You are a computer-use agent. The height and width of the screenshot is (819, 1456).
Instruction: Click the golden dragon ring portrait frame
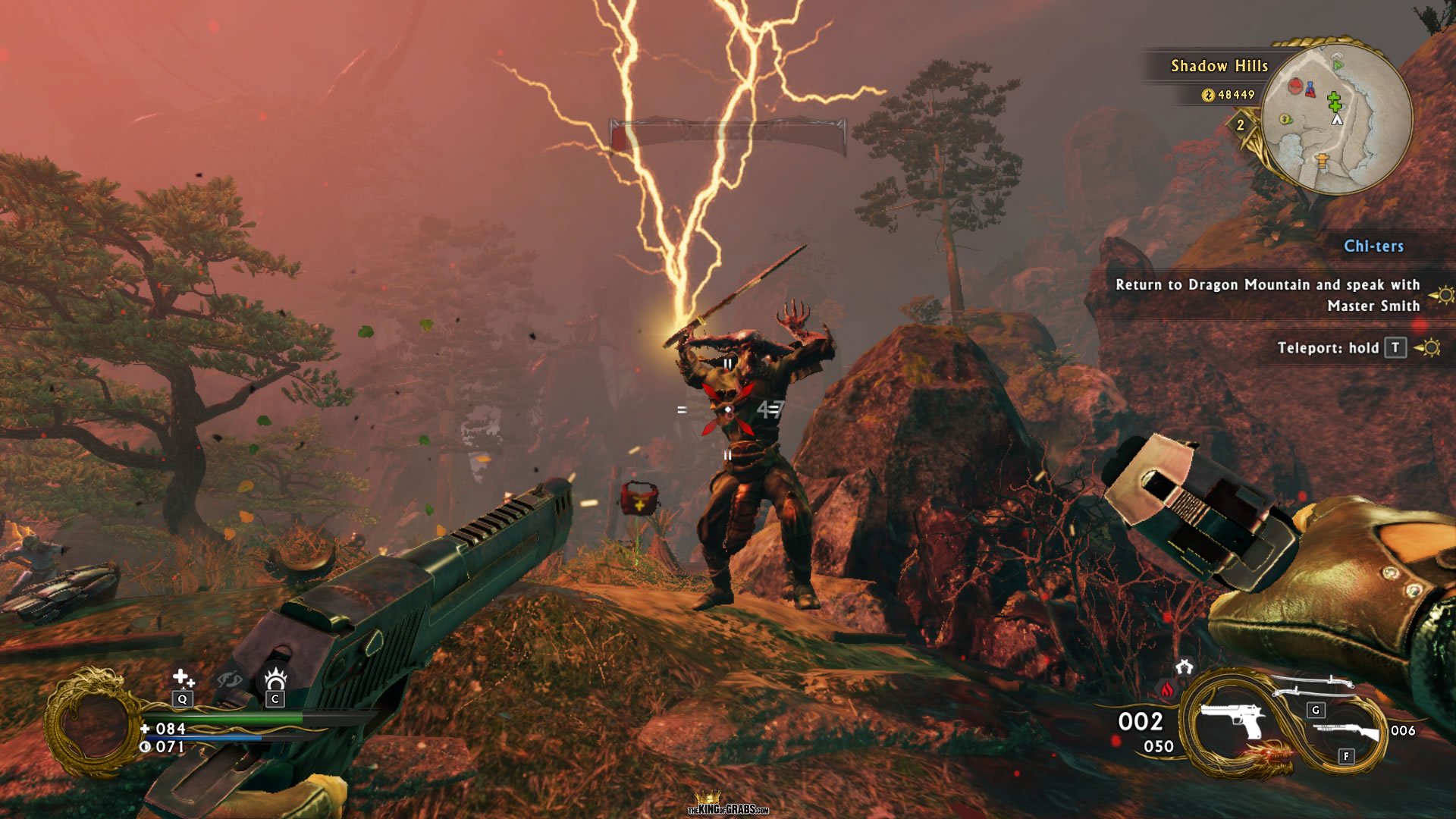click(x=93, y=723)
